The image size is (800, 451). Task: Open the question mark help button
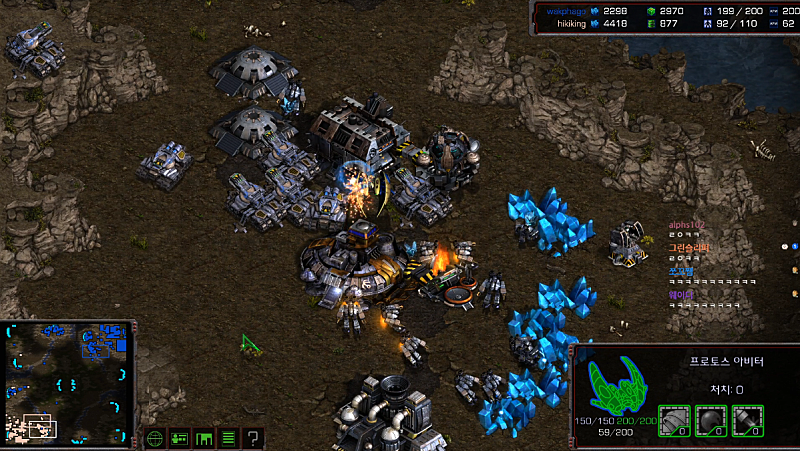click(x=254, y=437)
